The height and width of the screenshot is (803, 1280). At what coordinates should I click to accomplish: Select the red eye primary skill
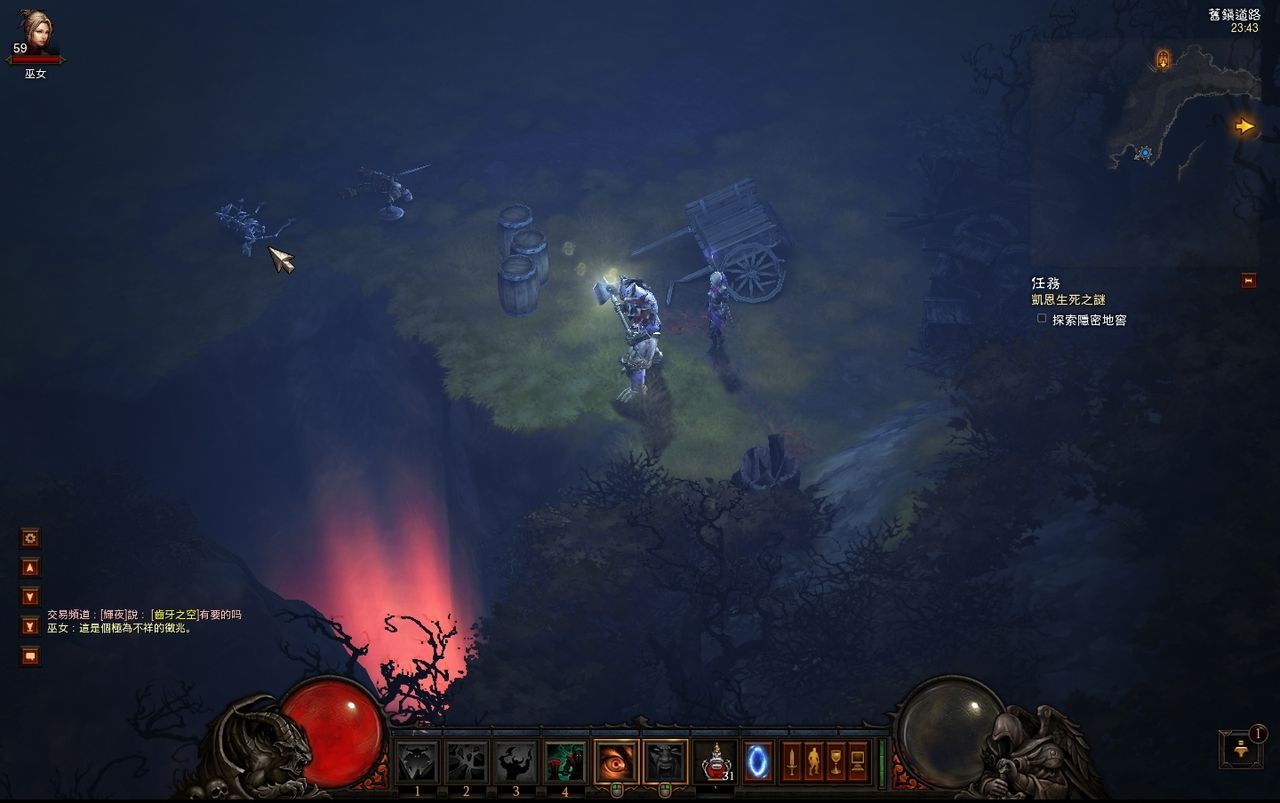click(x=616, y=762)
